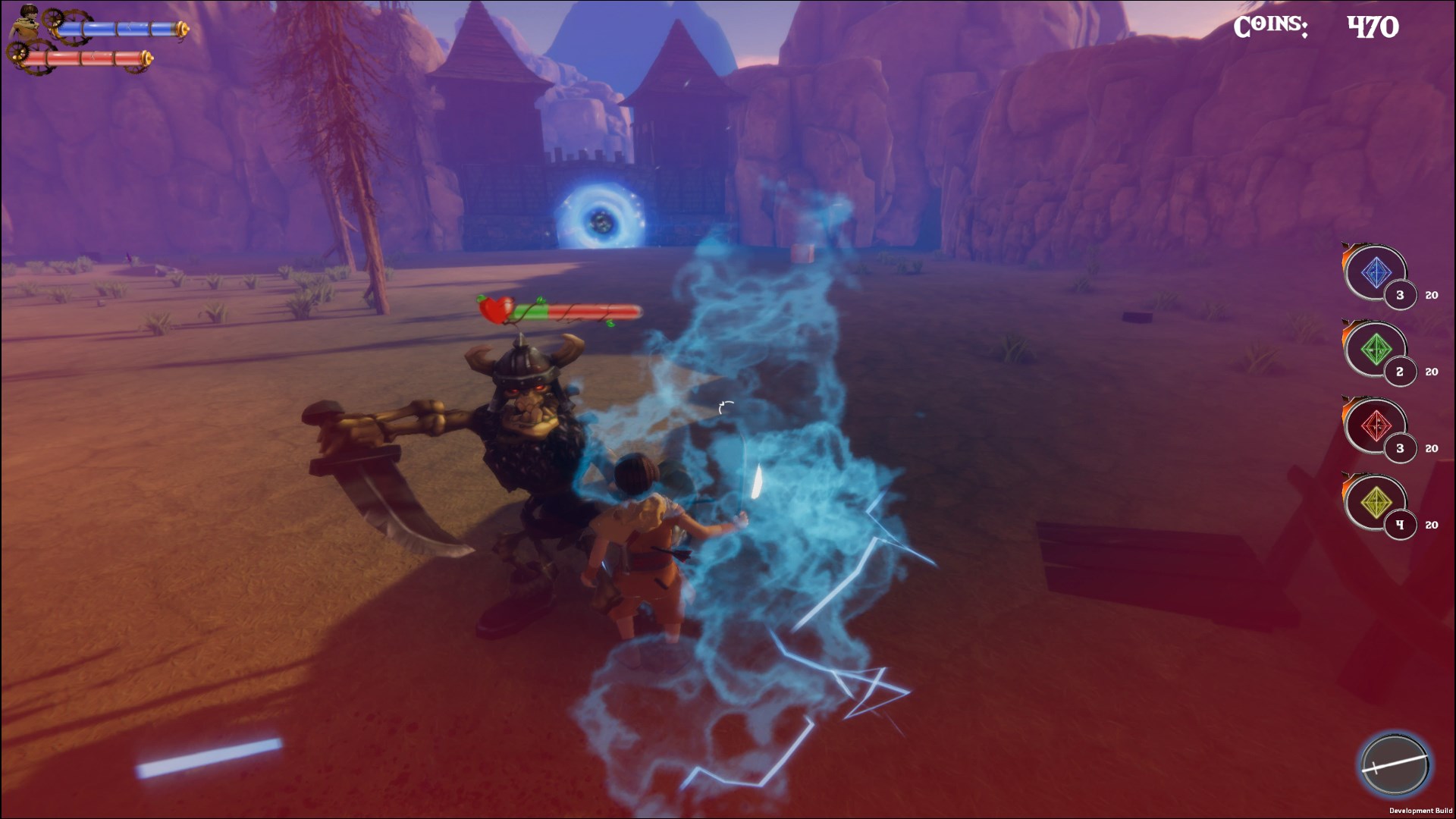Screen dimensions: 1456x819
Task: Click the yellow gem ammo count badge showing 4
Action: point(1401,523)
